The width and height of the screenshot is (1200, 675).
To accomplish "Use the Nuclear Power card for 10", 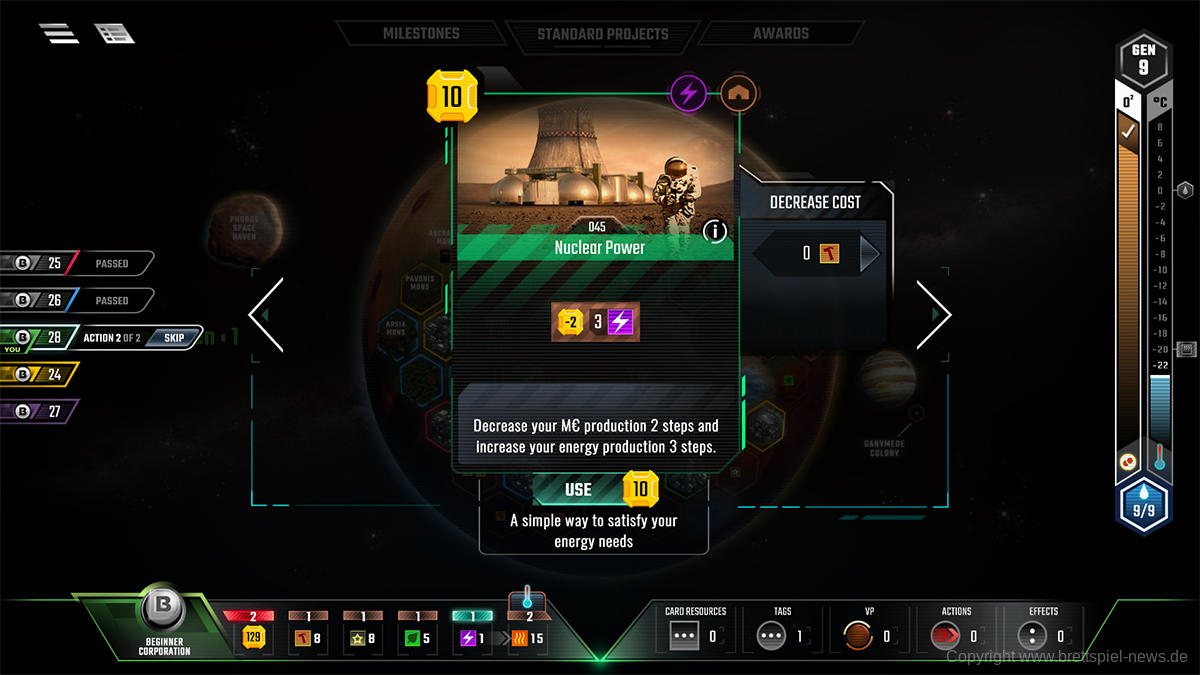I will click(595, 489).
